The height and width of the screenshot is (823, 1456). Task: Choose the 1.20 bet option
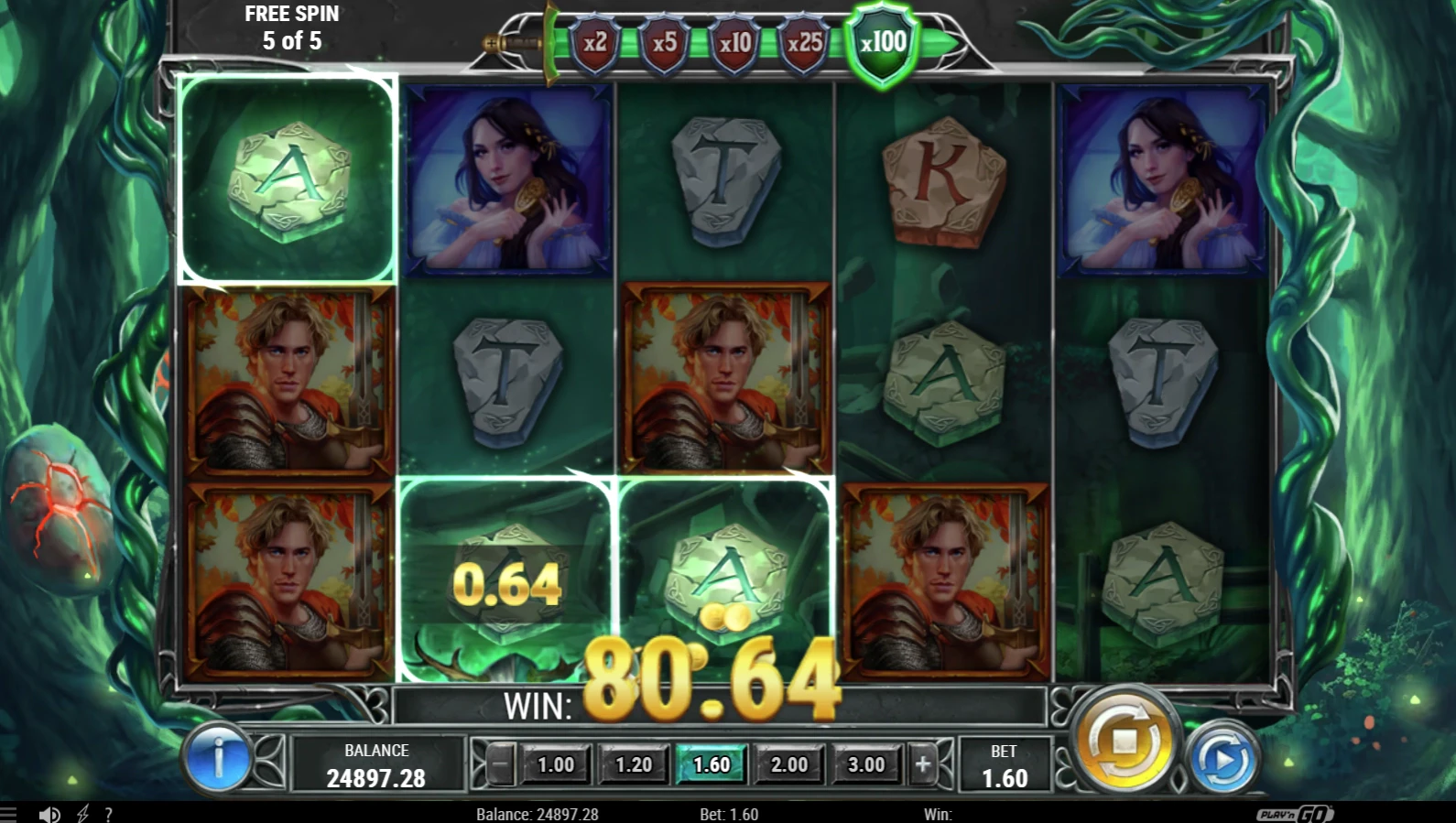pyautogui.click(x=634, y=764)
